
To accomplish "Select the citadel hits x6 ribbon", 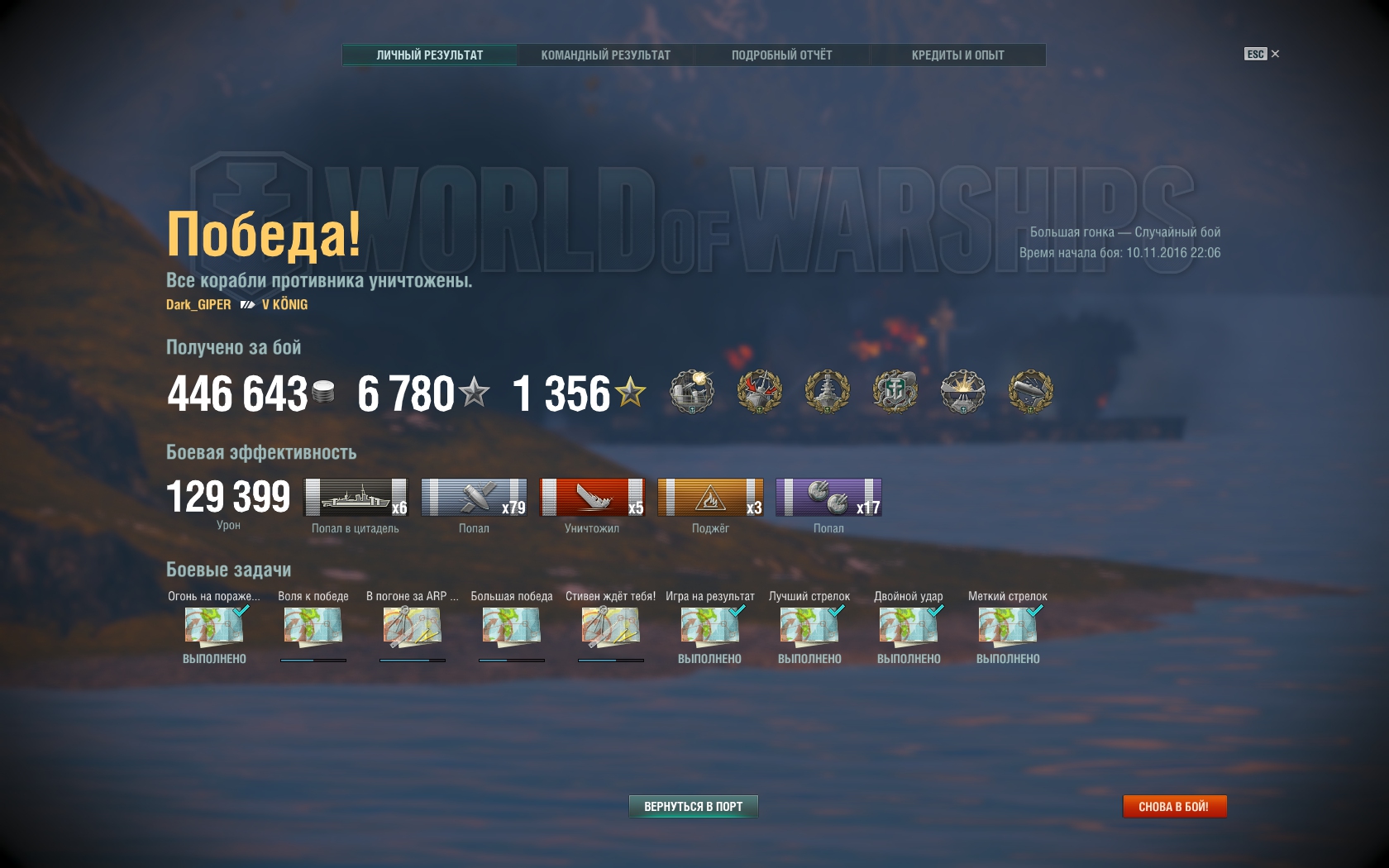I will tap(356, 498).
